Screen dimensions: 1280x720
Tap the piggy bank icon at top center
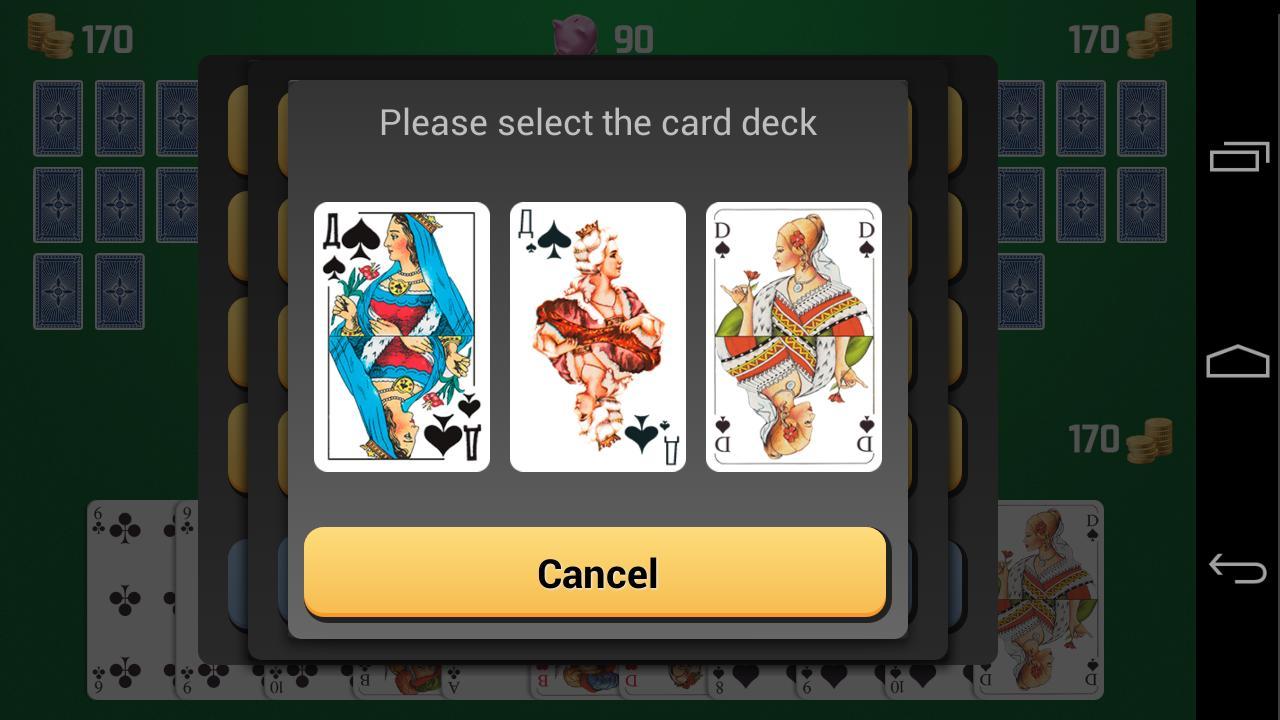click(x=573, y=38)
